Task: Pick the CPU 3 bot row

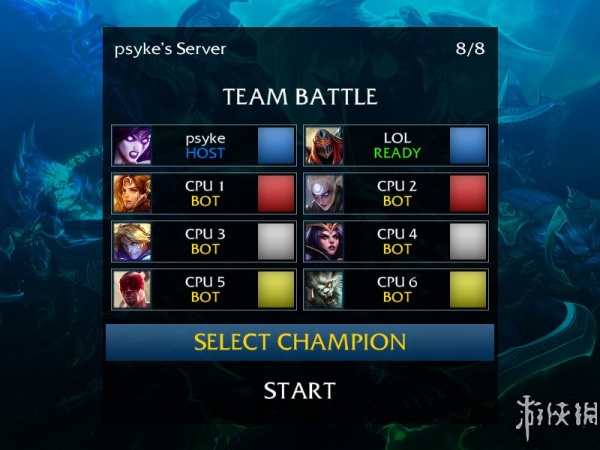Action: pyautogui.click(x=205, y=241)
